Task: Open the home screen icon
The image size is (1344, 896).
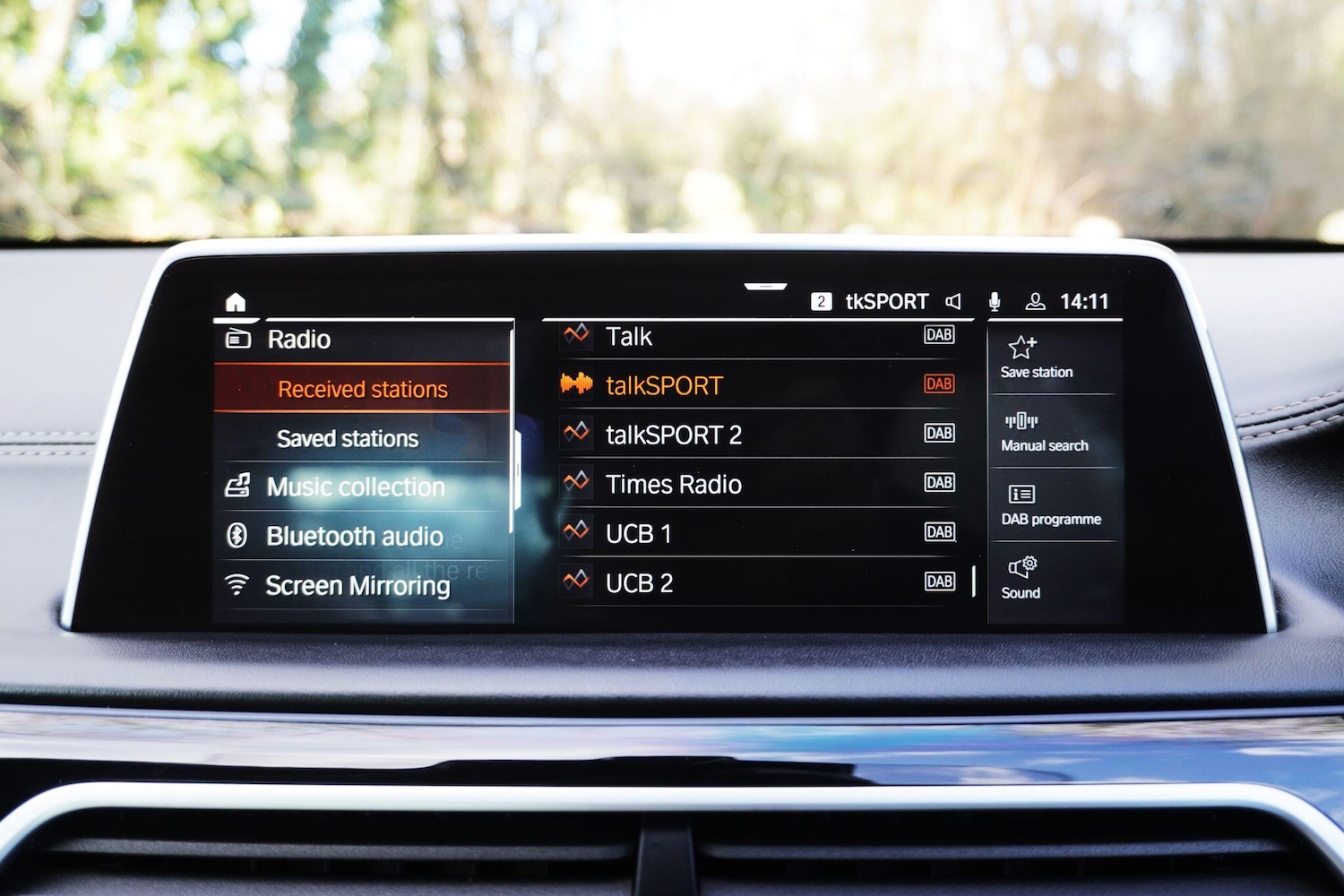Action: coord(236,302)
